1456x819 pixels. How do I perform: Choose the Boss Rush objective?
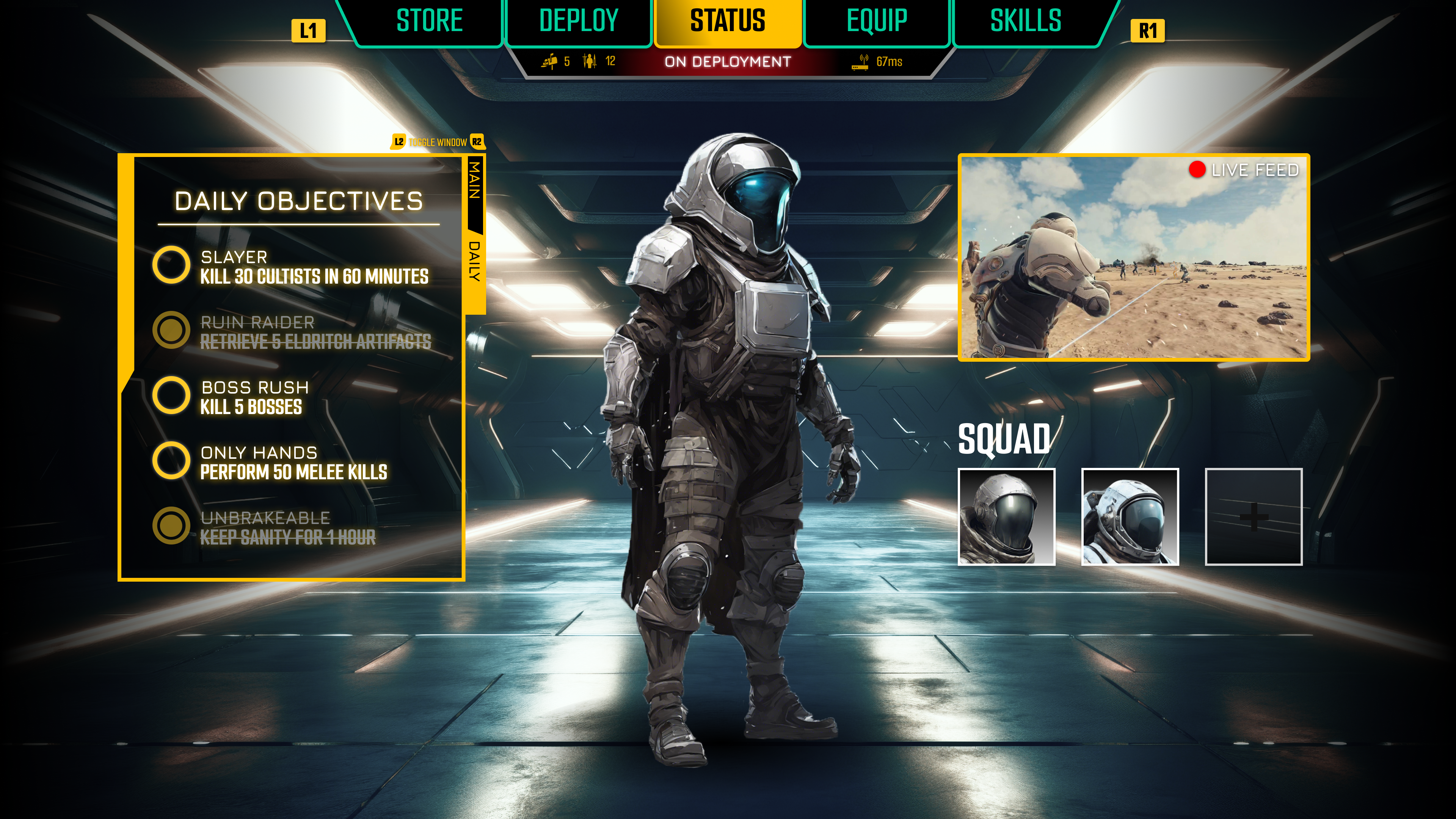[x=171, y=395]
